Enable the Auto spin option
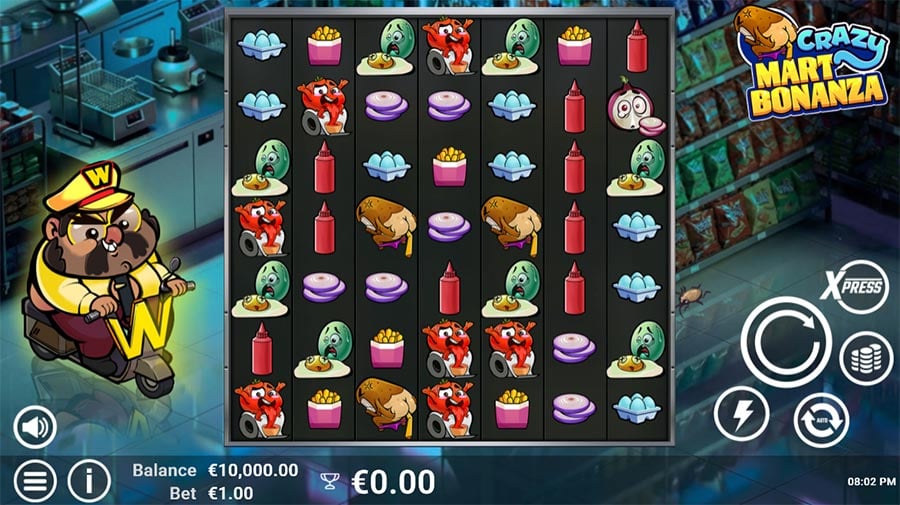This screenshot has width=900, height=505. (x=821, y=420)
